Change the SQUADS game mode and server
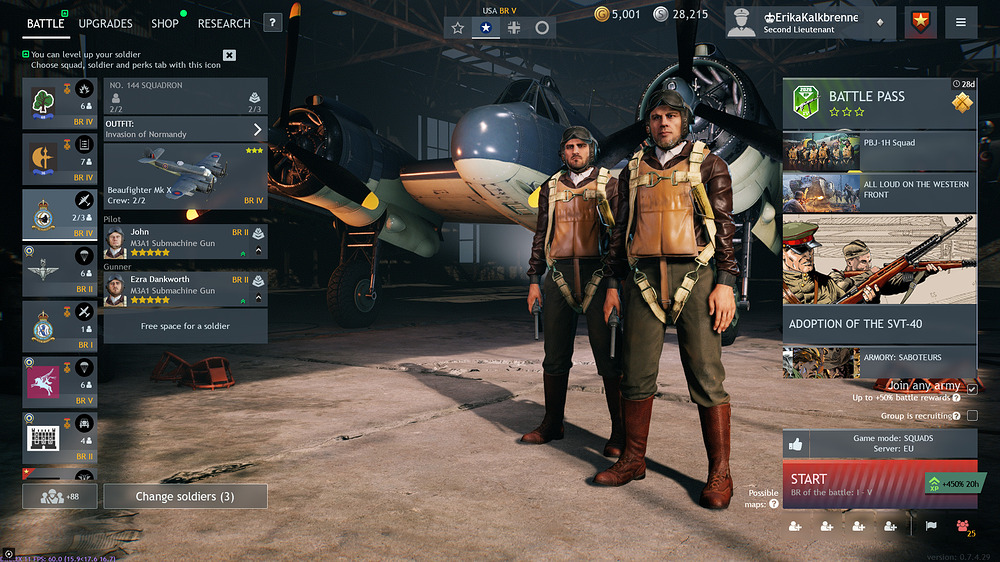The width and height of the screenshot is (1000, 562). tap(879, 444)
